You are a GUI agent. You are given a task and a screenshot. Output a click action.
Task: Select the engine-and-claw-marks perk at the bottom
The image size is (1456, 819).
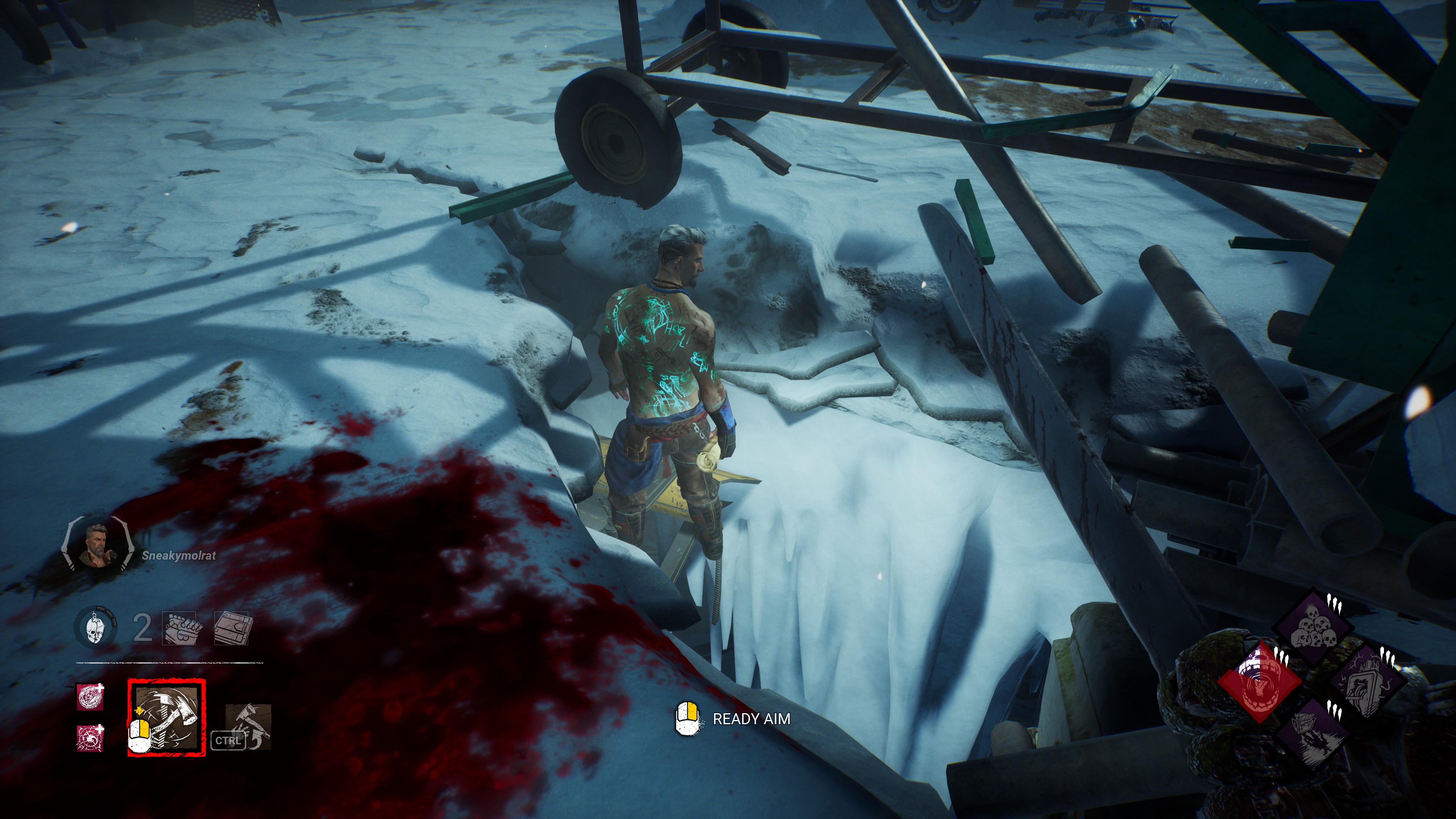point(1312,735)
